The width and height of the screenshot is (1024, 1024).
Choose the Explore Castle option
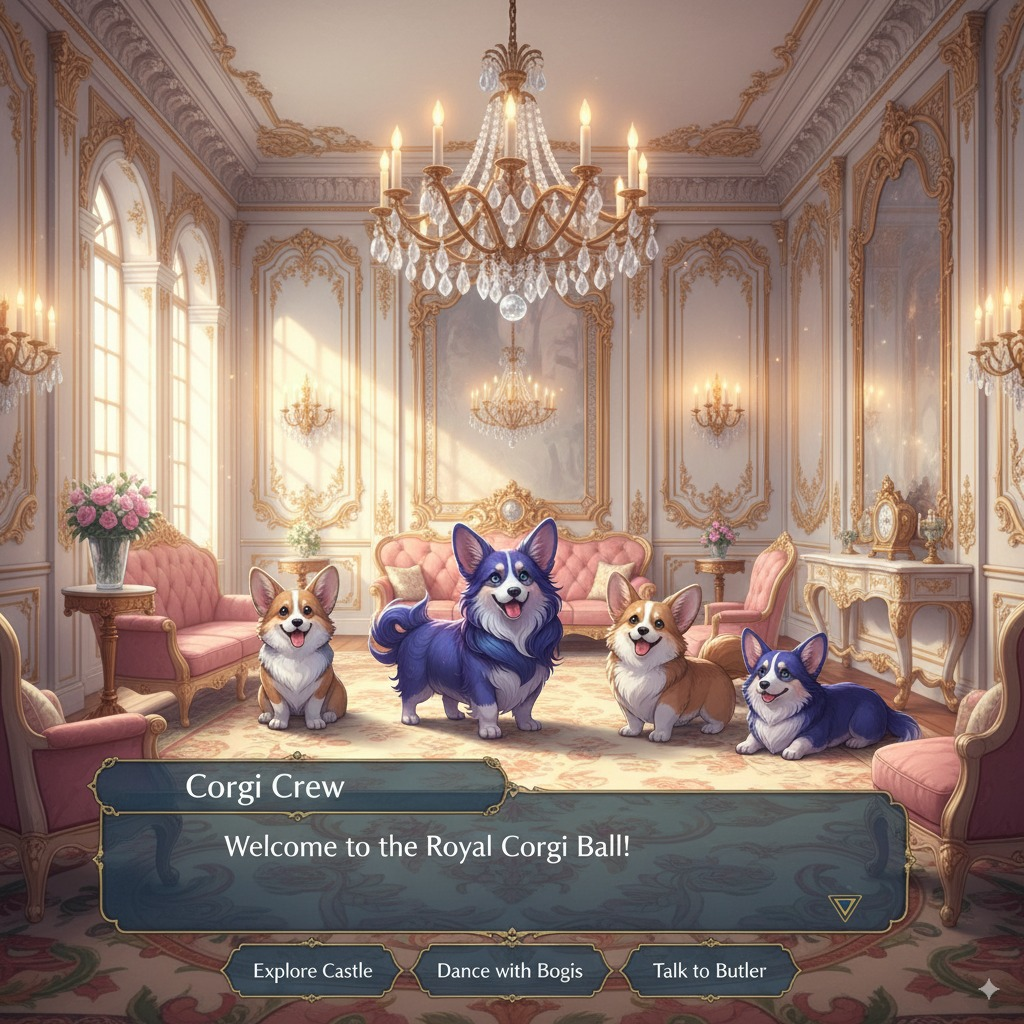pyautogui.click(x=312, y=970)
